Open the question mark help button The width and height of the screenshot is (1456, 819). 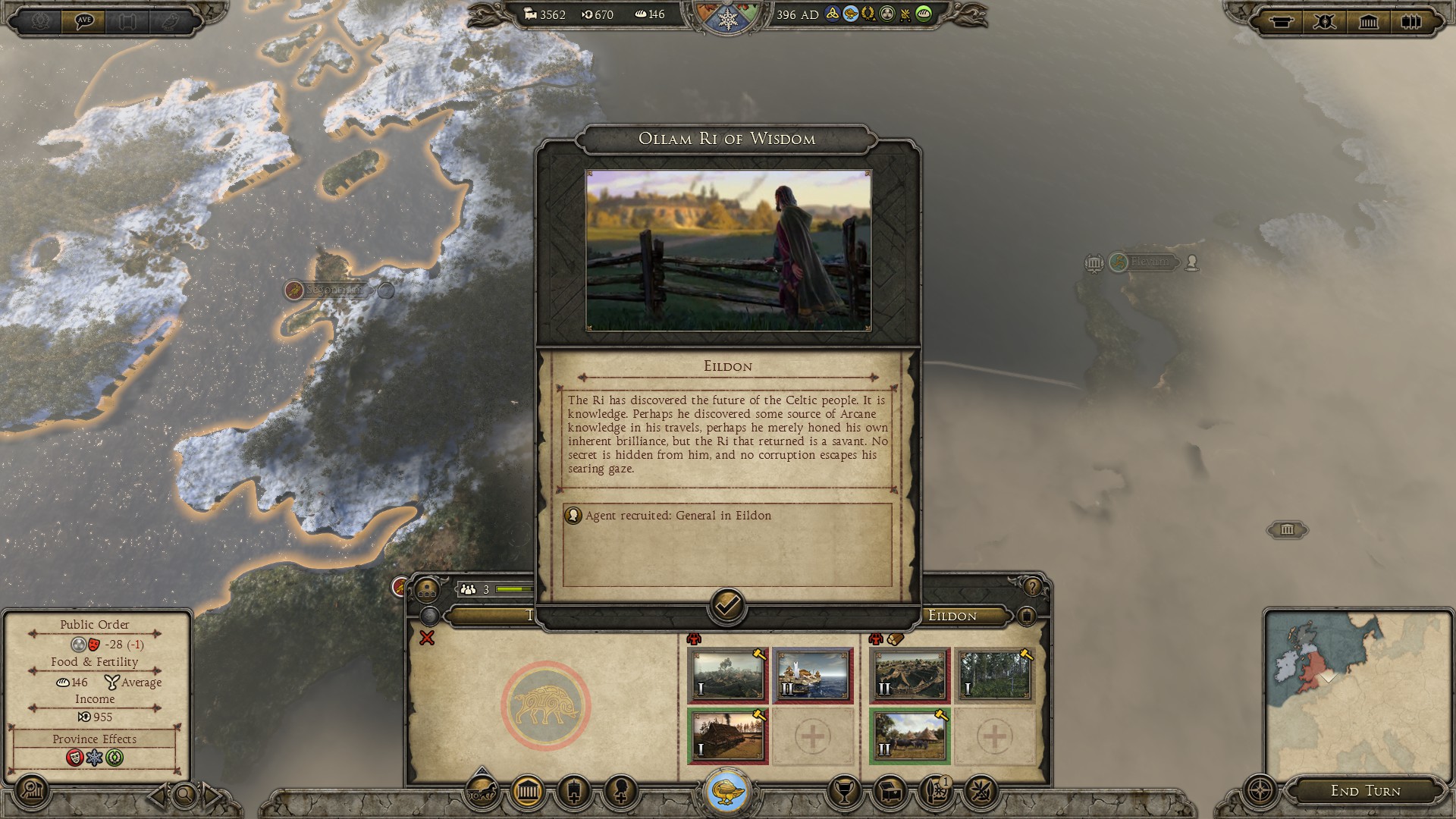tap(1031, 587)
